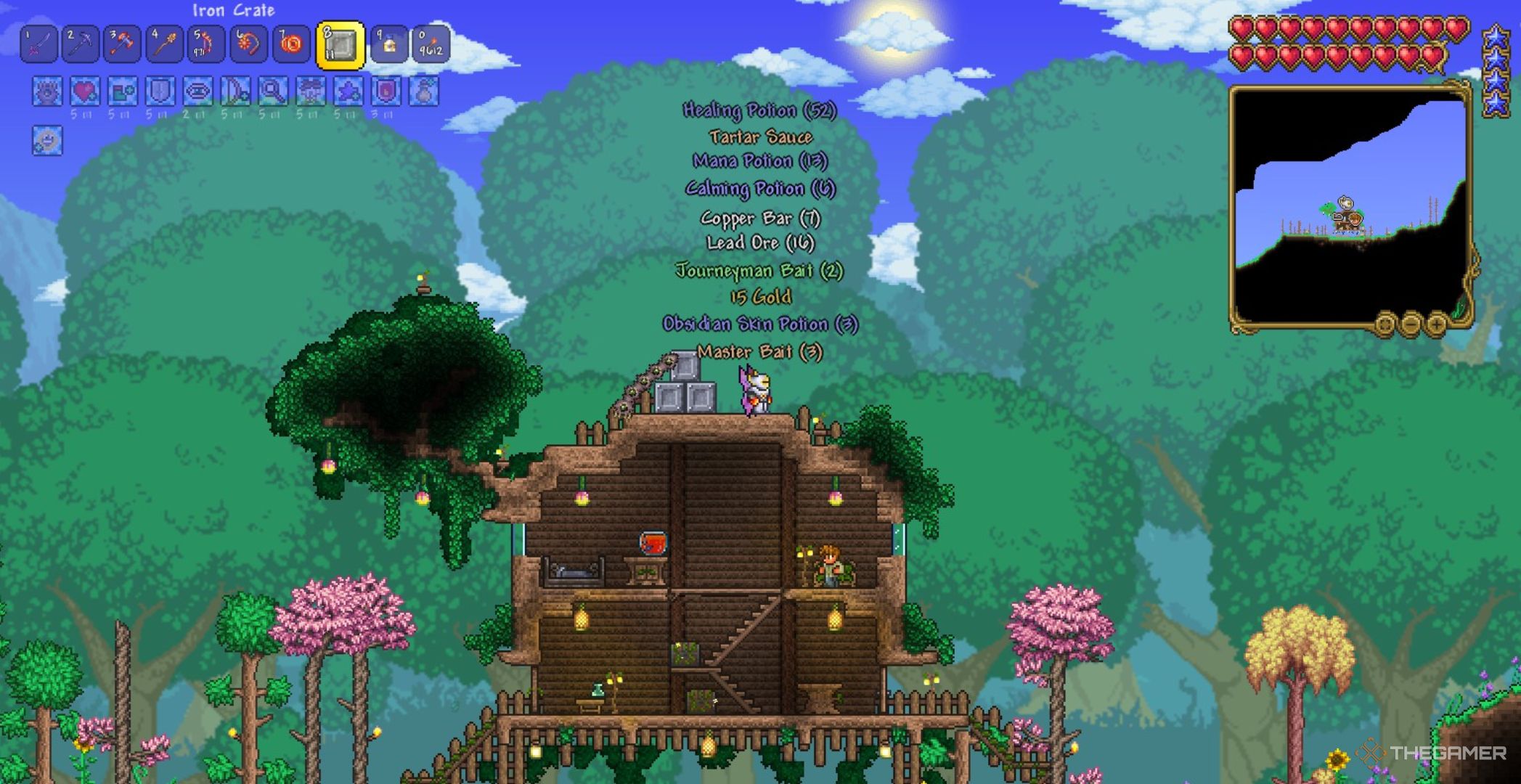Image resolution: width=1521 pixels, height=784 pixels.
Task: Select the flower staff in hotbar slot 4
Action: click(x=162, y=45)
